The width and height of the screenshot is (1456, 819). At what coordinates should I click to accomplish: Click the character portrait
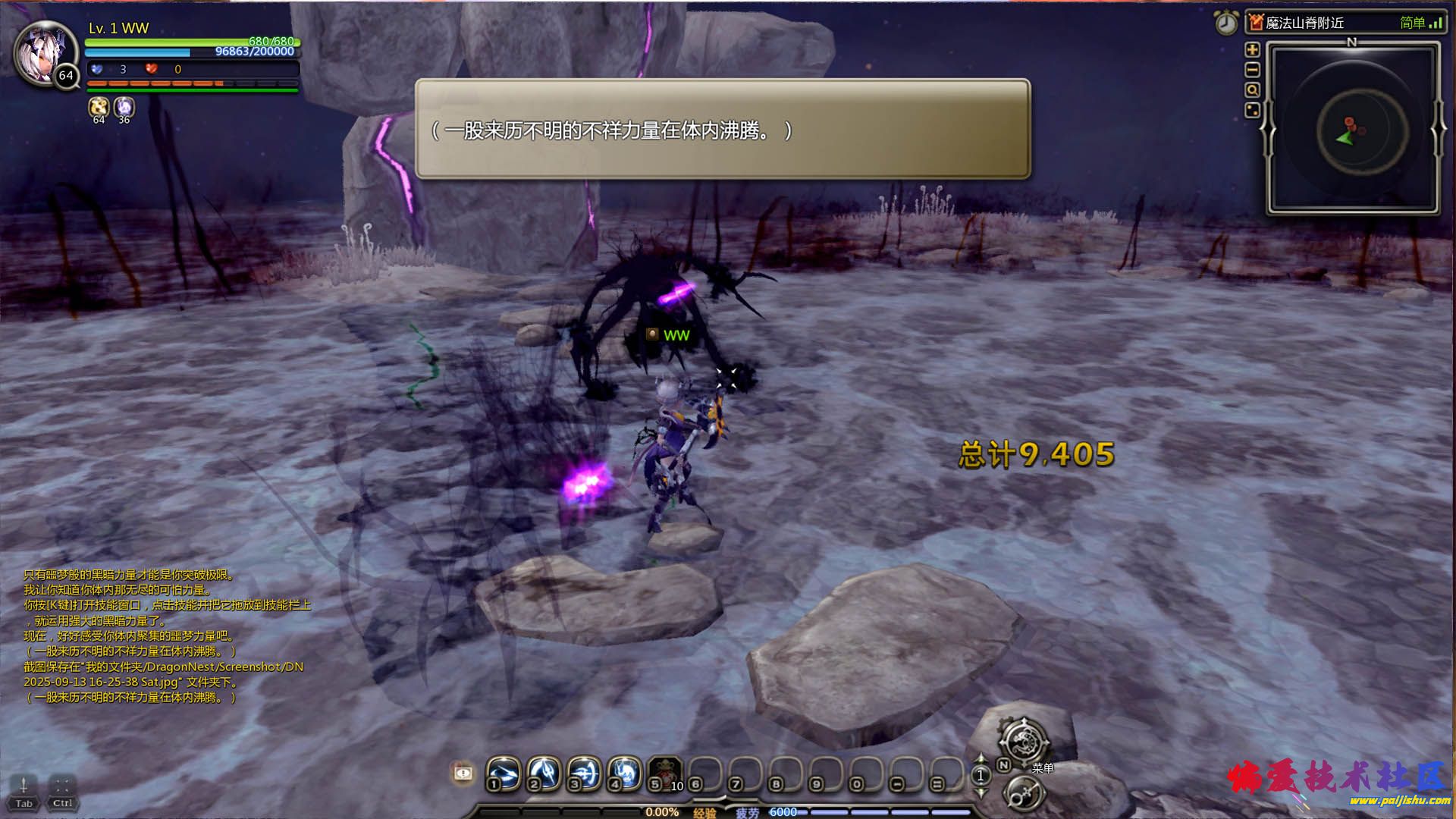pos(43,53)
